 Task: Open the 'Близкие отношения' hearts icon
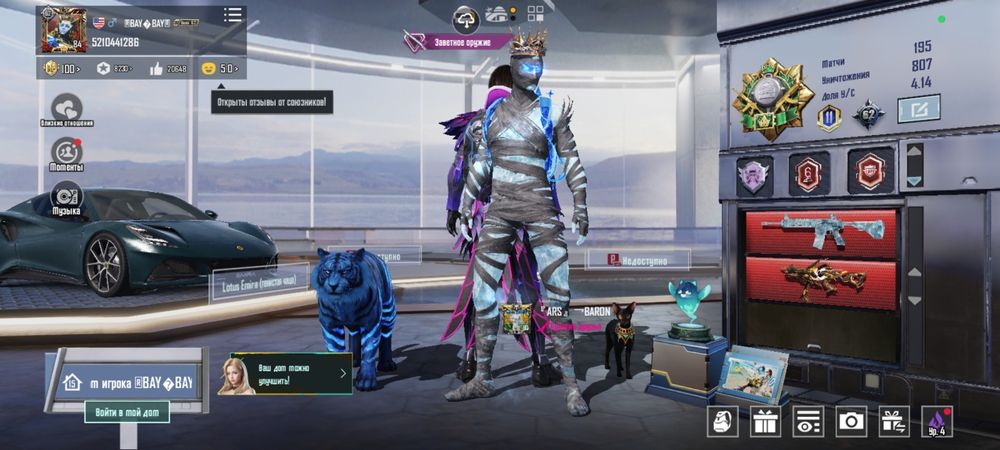(x=67, y=108)
